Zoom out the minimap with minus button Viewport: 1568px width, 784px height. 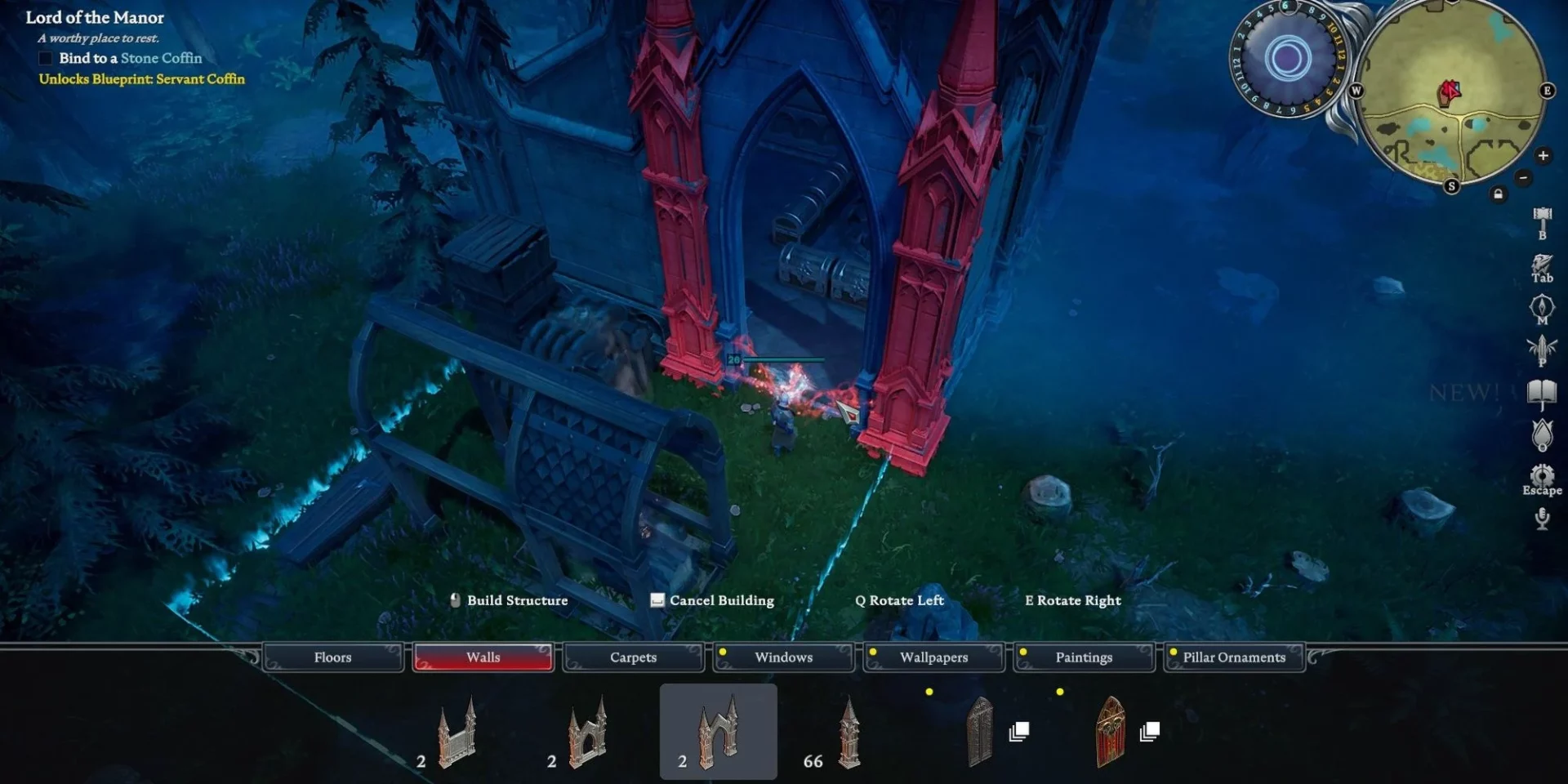point(1523,177)
